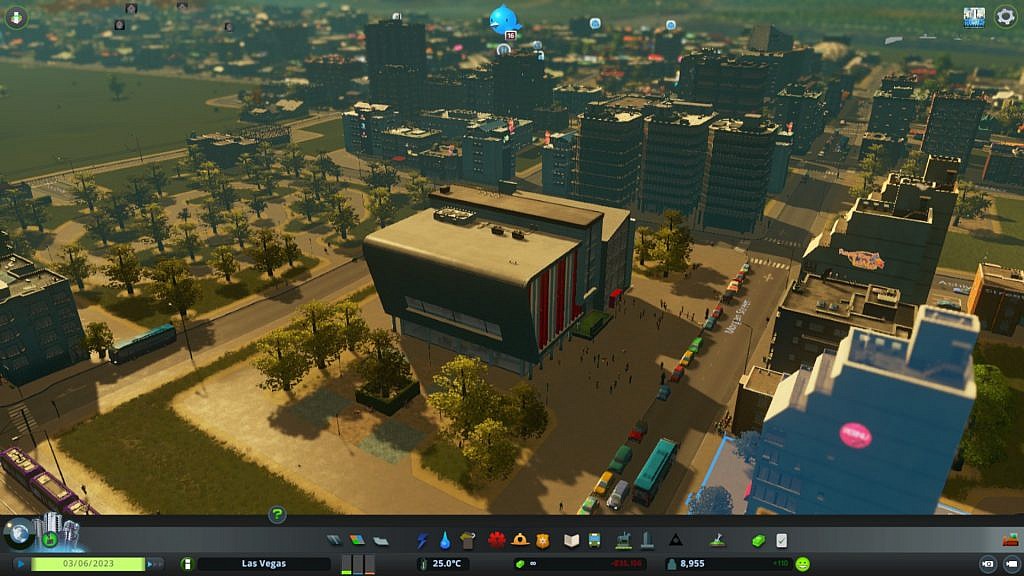Screen dimensions: 1024x576
Task: Open the fire department helmet menu
Action: [x=520, y=540]
